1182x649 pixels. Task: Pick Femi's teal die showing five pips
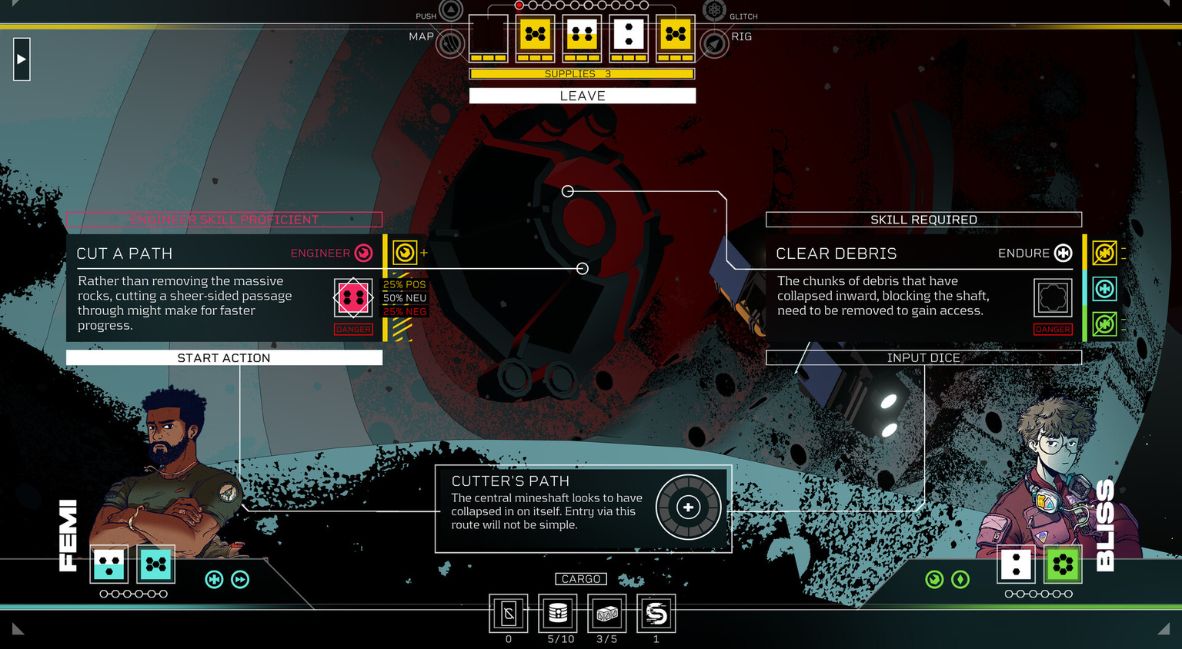155,564
